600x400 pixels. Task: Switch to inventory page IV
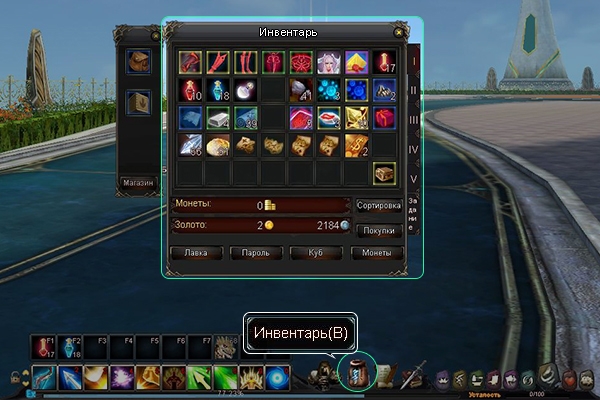(414, 149)
